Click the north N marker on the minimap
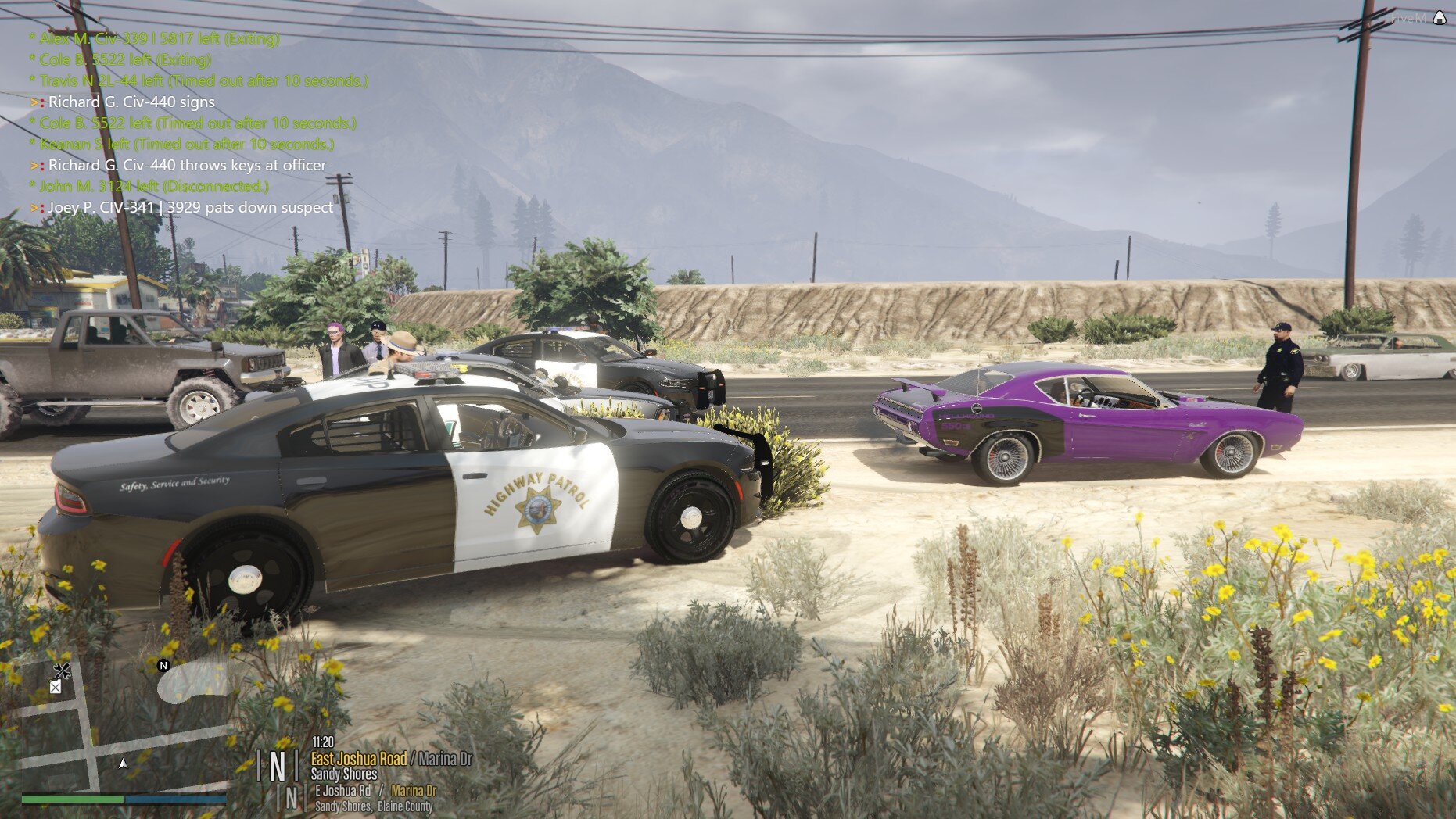Screen dimensions: 1456x819 (x=163, y=666)
